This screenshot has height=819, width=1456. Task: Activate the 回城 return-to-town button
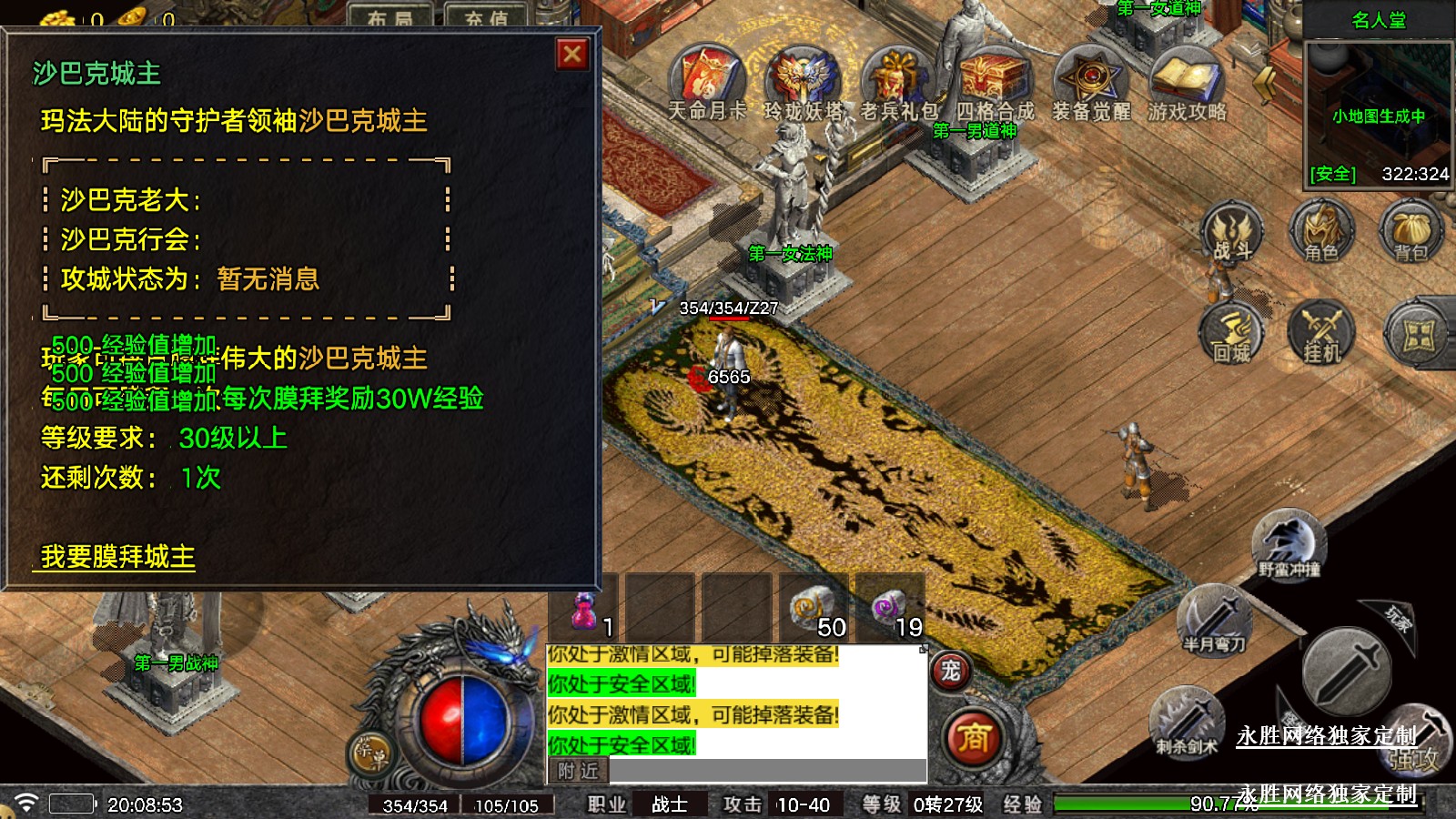[1232, 334]
